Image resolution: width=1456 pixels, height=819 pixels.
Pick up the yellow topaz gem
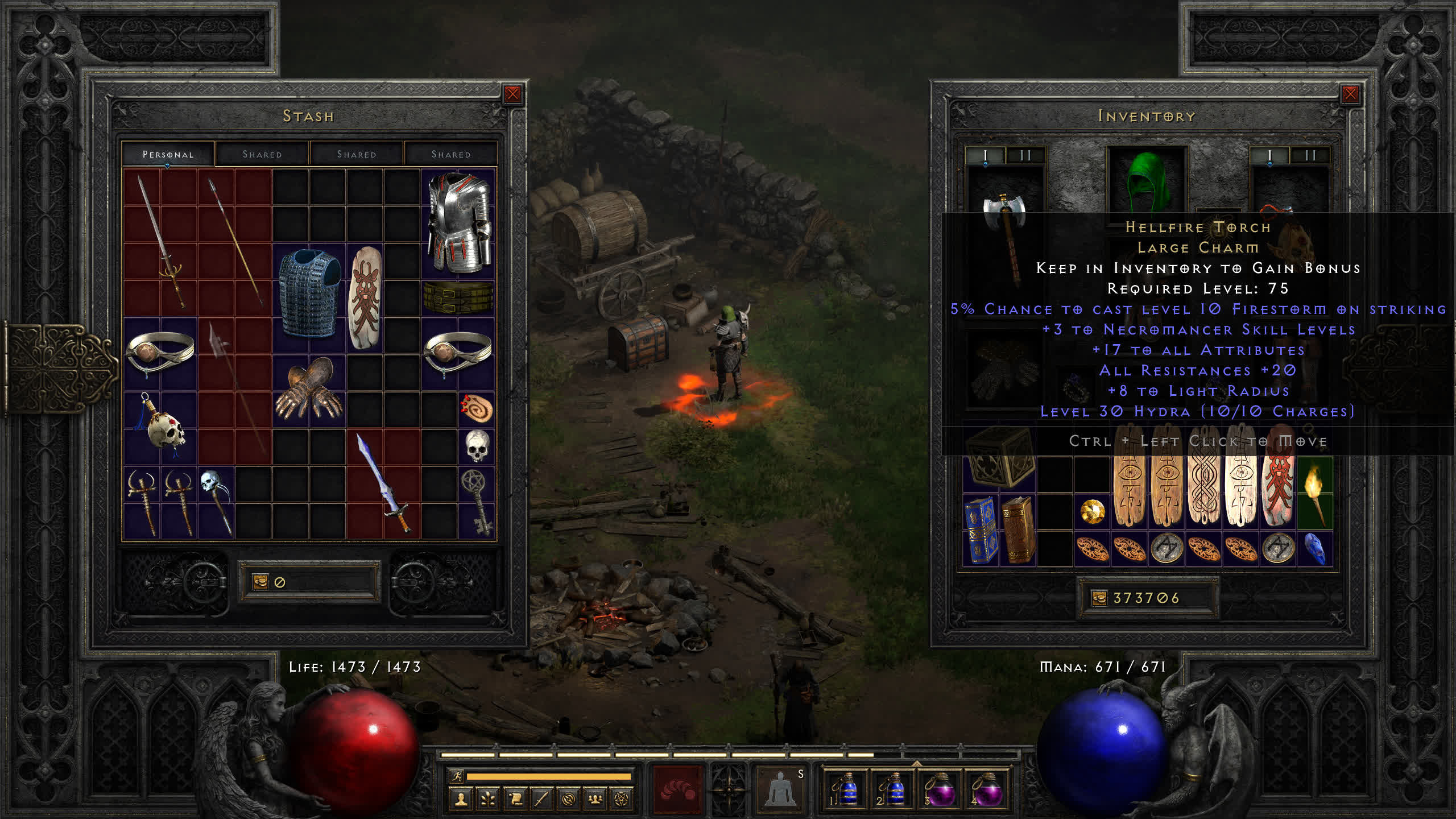point(1093,512)
